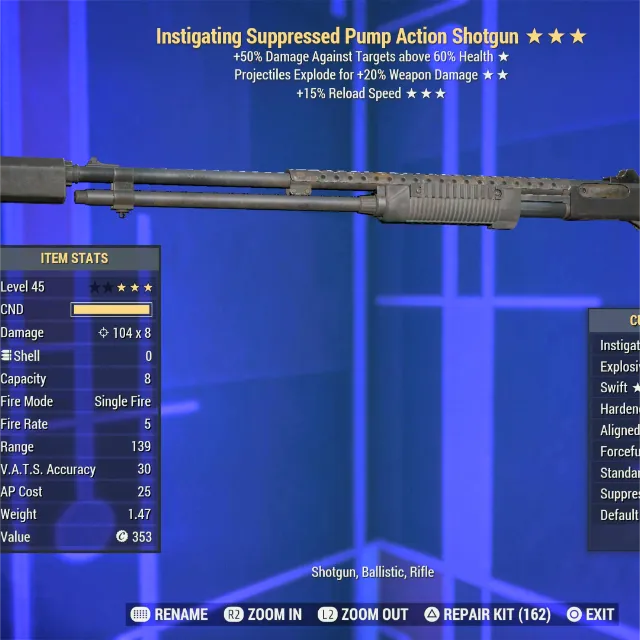The width and height of the screenshot is (640, 640).
Task: Select the Hardened mod row
Action: click(619, 409)
